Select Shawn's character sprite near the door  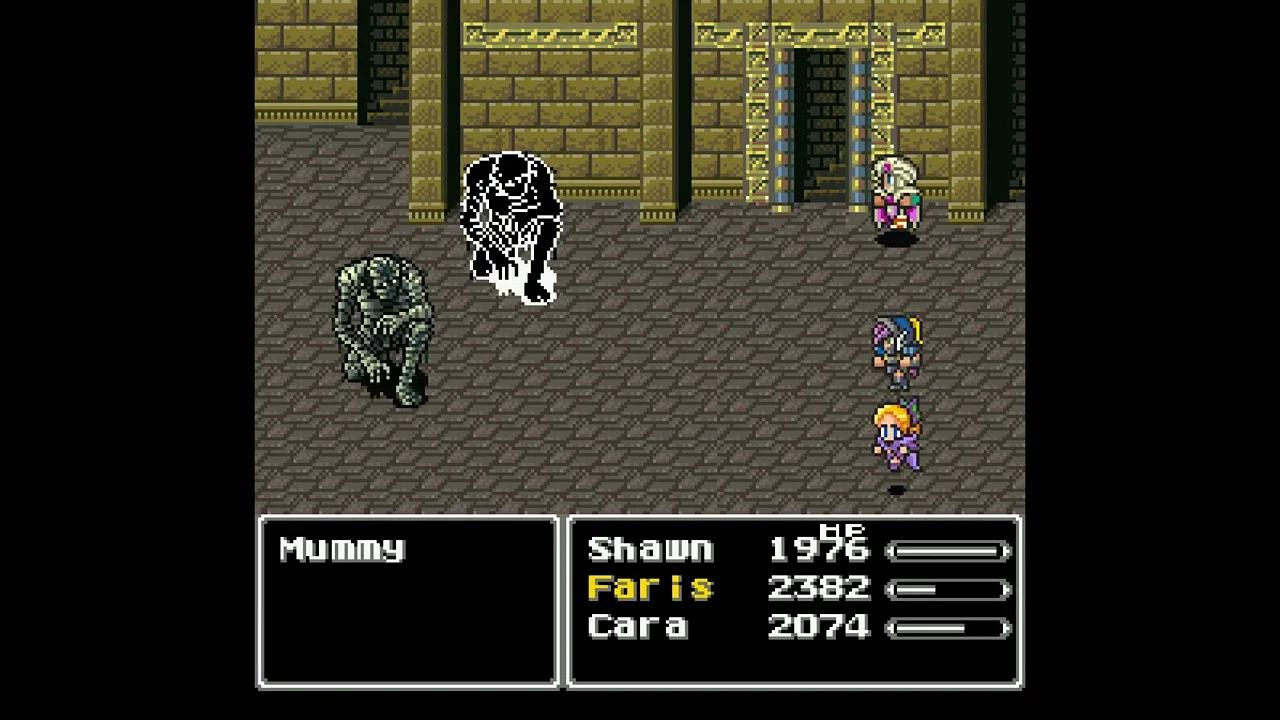[x=898, y=200]
